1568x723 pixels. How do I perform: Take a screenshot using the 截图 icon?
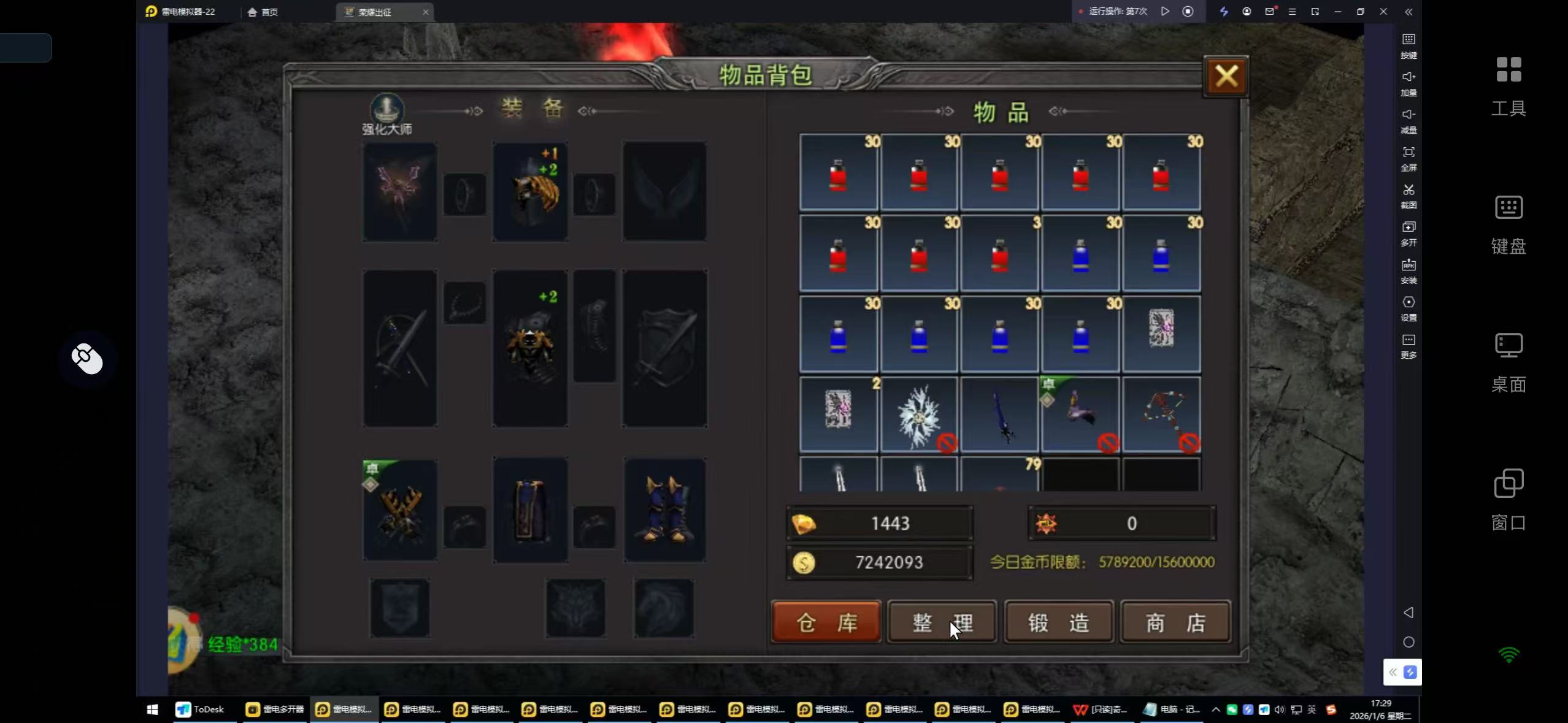(x=1409, y=196)
